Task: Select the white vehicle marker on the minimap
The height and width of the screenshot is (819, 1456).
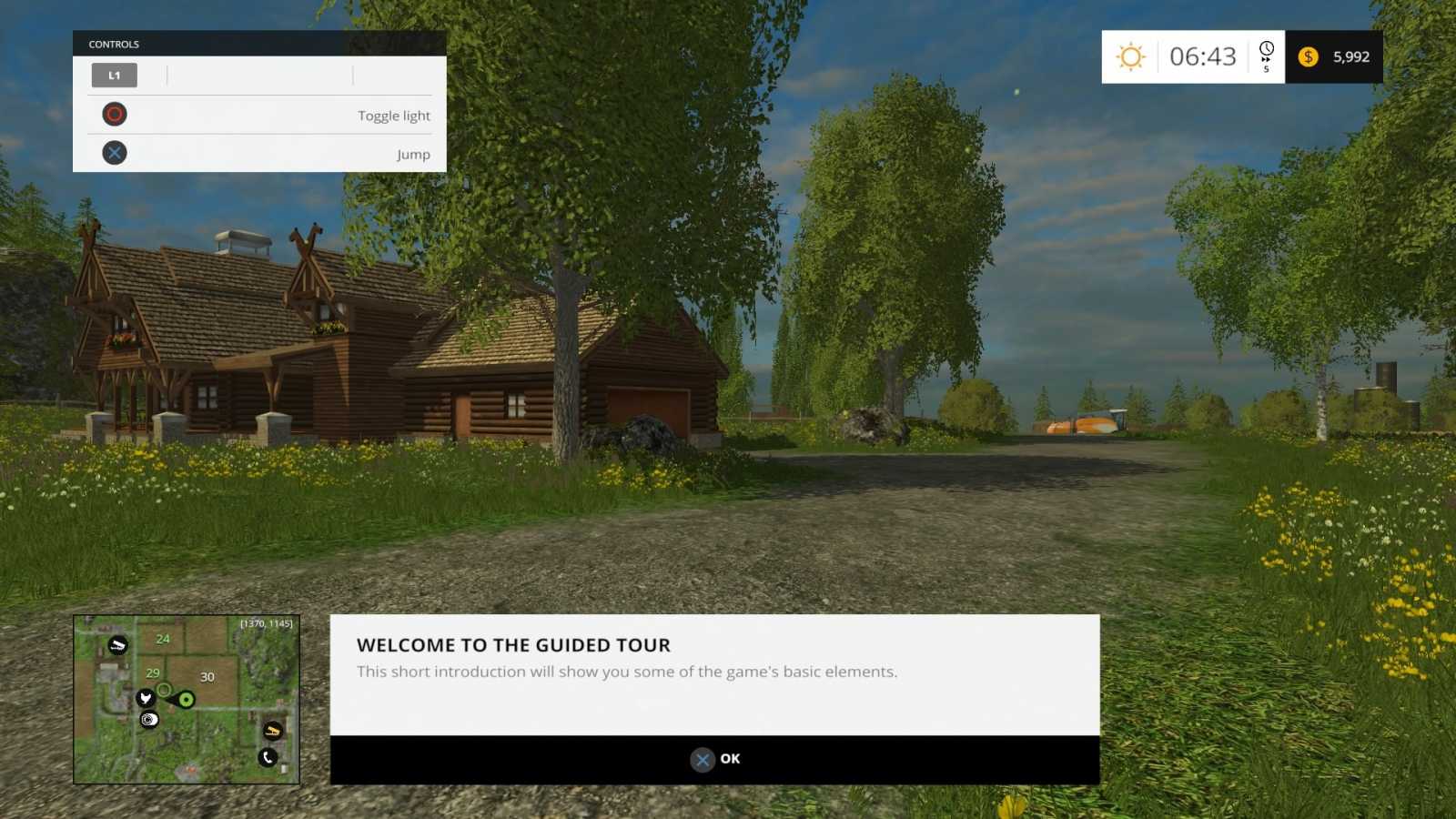Action: (117, 645)
